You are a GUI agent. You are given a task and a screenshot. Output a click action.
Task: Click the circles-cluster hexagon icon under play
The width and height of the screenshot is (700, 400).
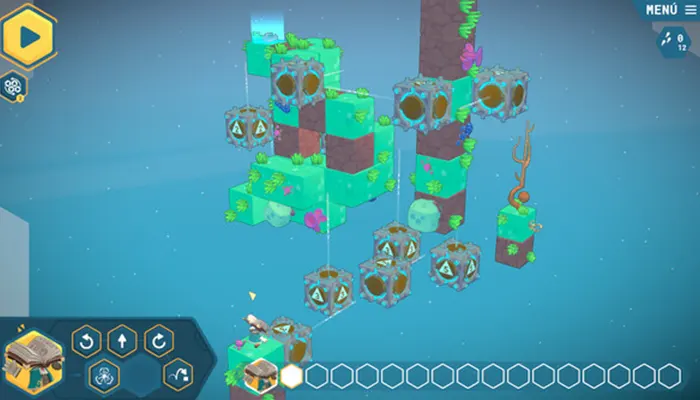point(13,85)
